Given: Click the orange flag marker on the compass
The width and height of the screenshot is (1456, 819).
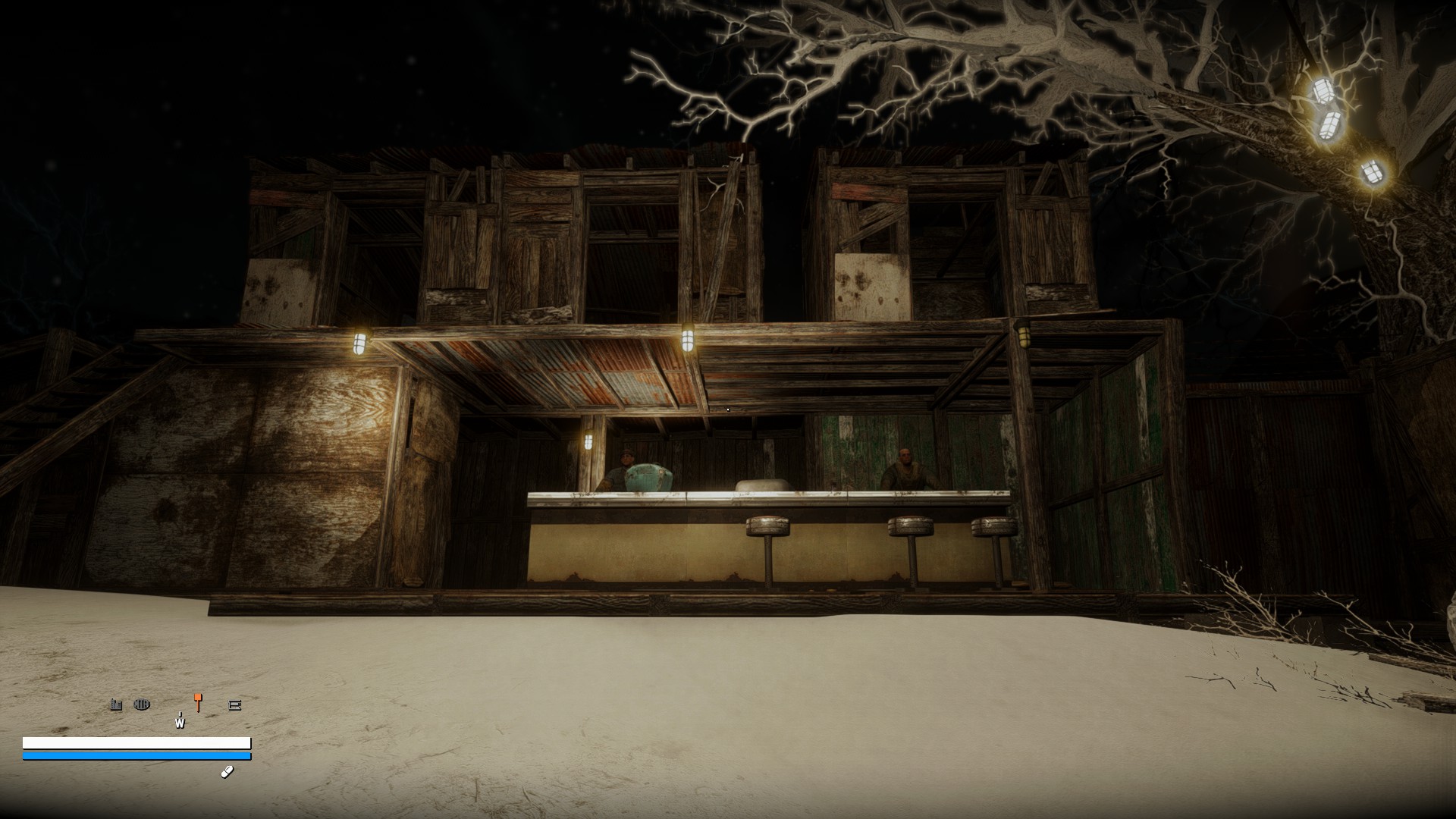Looking at the screenshot, I should [197, 701].
